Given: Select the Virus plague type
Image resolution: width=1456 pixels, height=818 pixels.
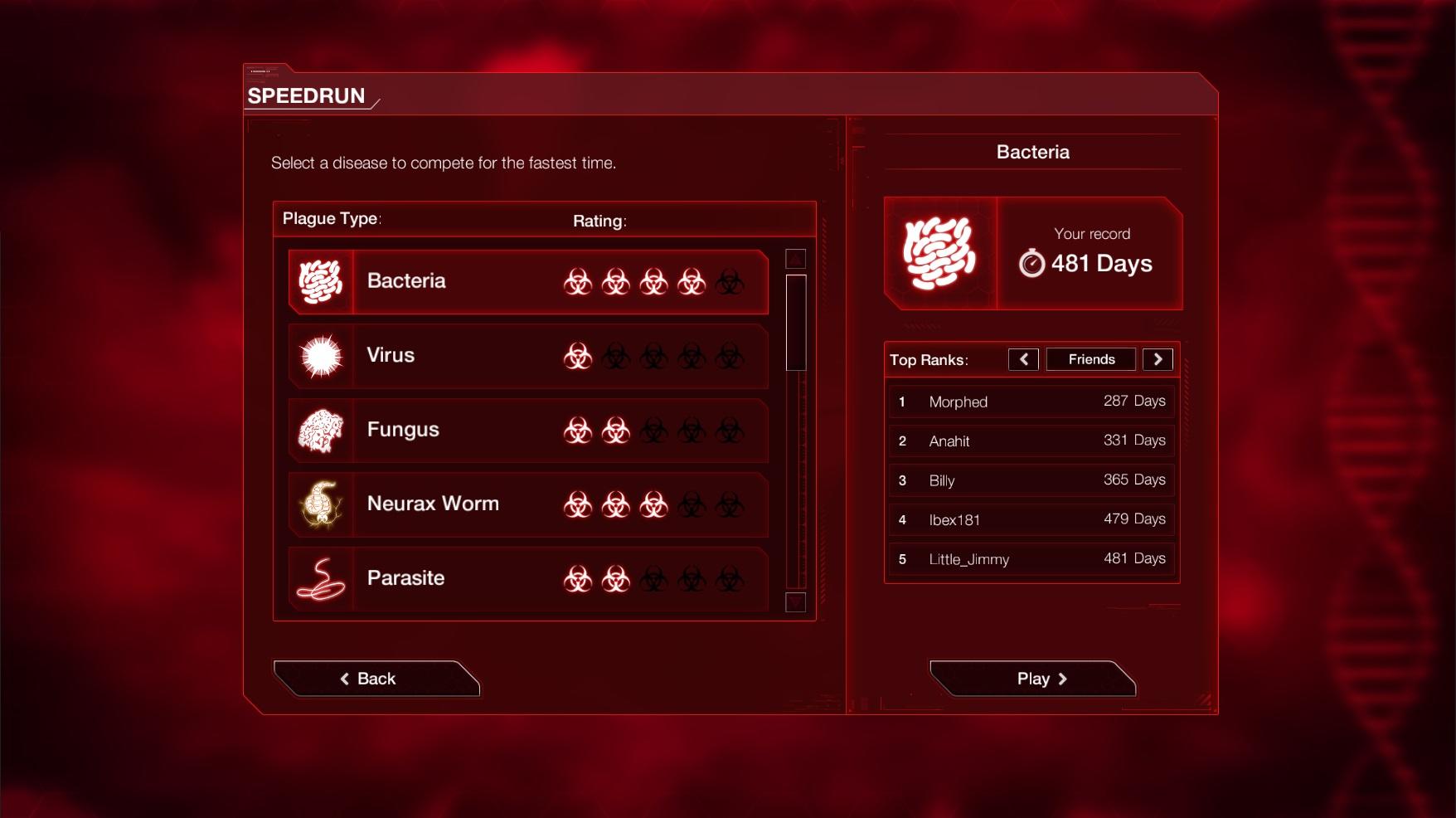Looking at the screenshot, I should tap(528, 355).
